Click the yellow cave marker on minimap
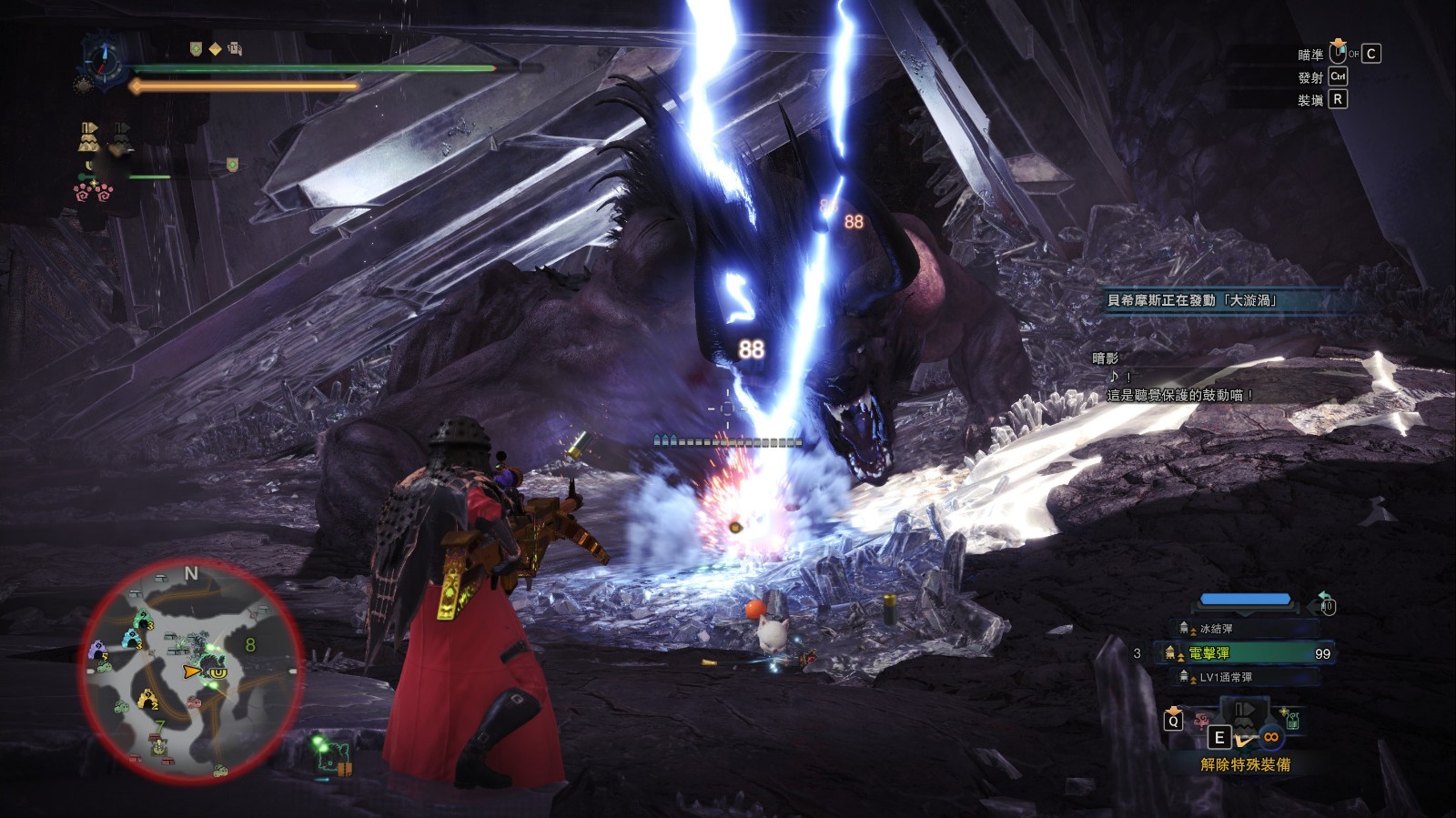Image resolution: width=1456 pixels, height=818 pixels. pyautogui.click(x=147, y=700)
